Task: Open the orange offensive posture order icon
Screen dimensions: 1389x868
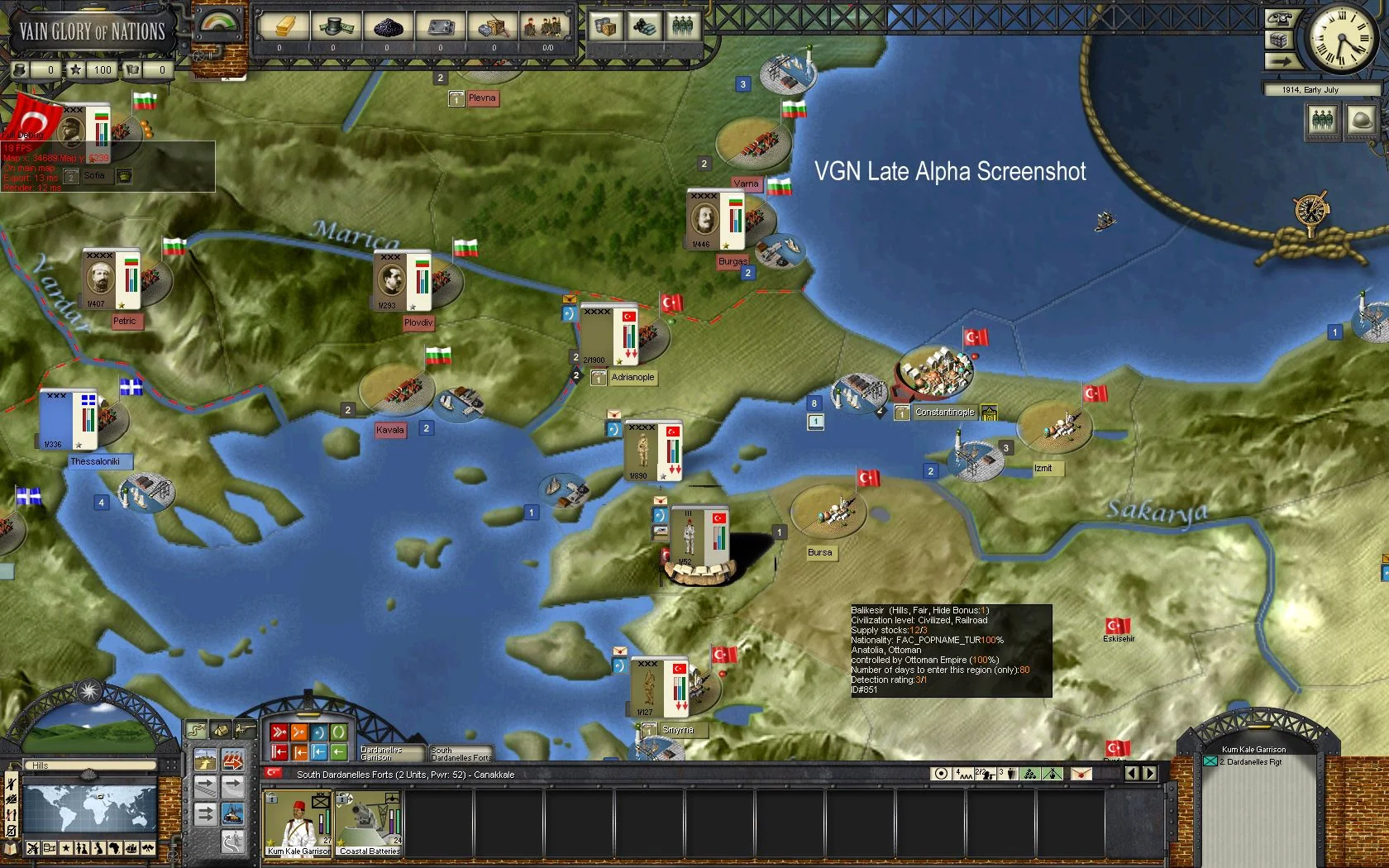Action: 298,732
